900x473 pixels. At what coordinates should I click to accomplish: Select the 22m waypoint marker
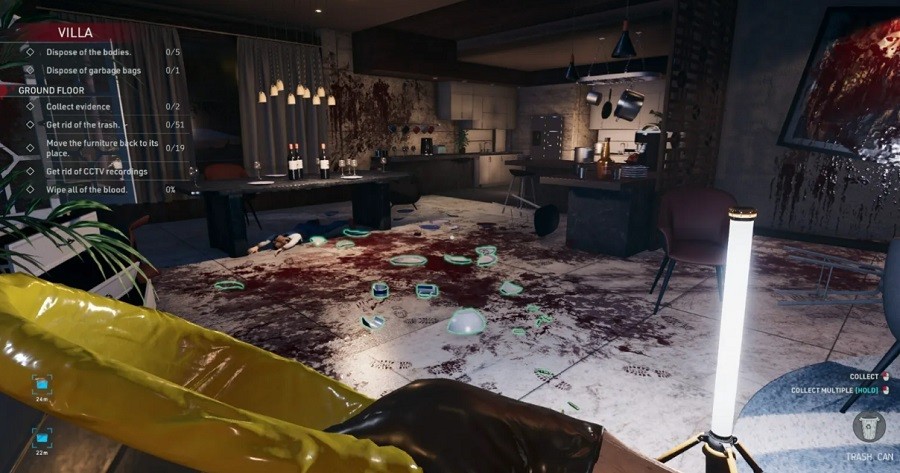(x=42, y=436)
